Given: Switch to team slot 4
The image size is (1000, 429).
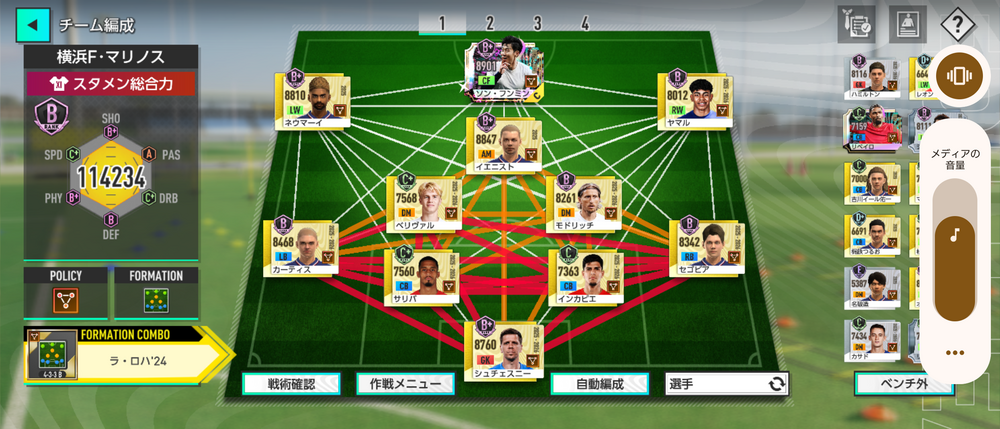Looking at the screenshot, I should [584, 23].
